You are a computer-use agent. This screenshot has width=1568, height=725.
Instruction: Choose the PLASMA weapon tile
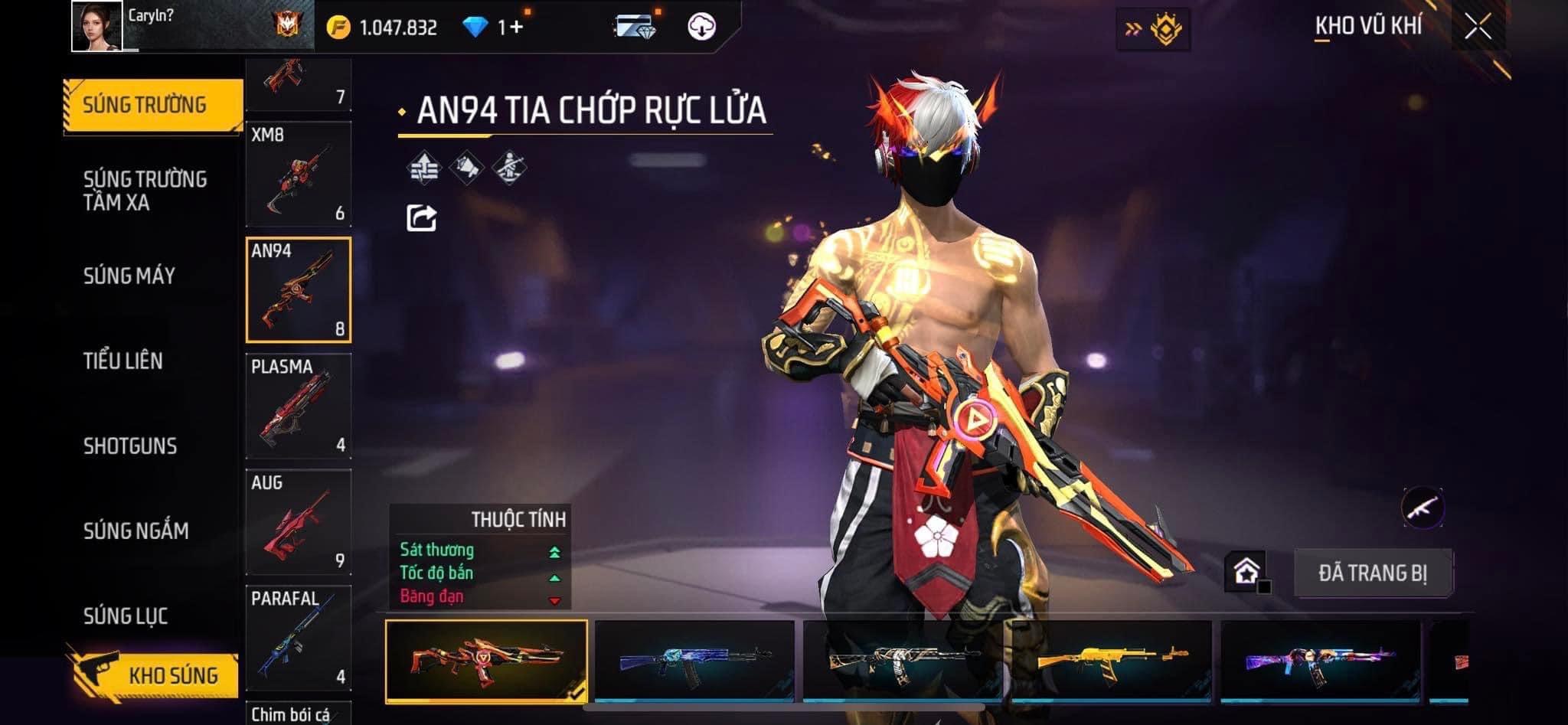[298, 406]
